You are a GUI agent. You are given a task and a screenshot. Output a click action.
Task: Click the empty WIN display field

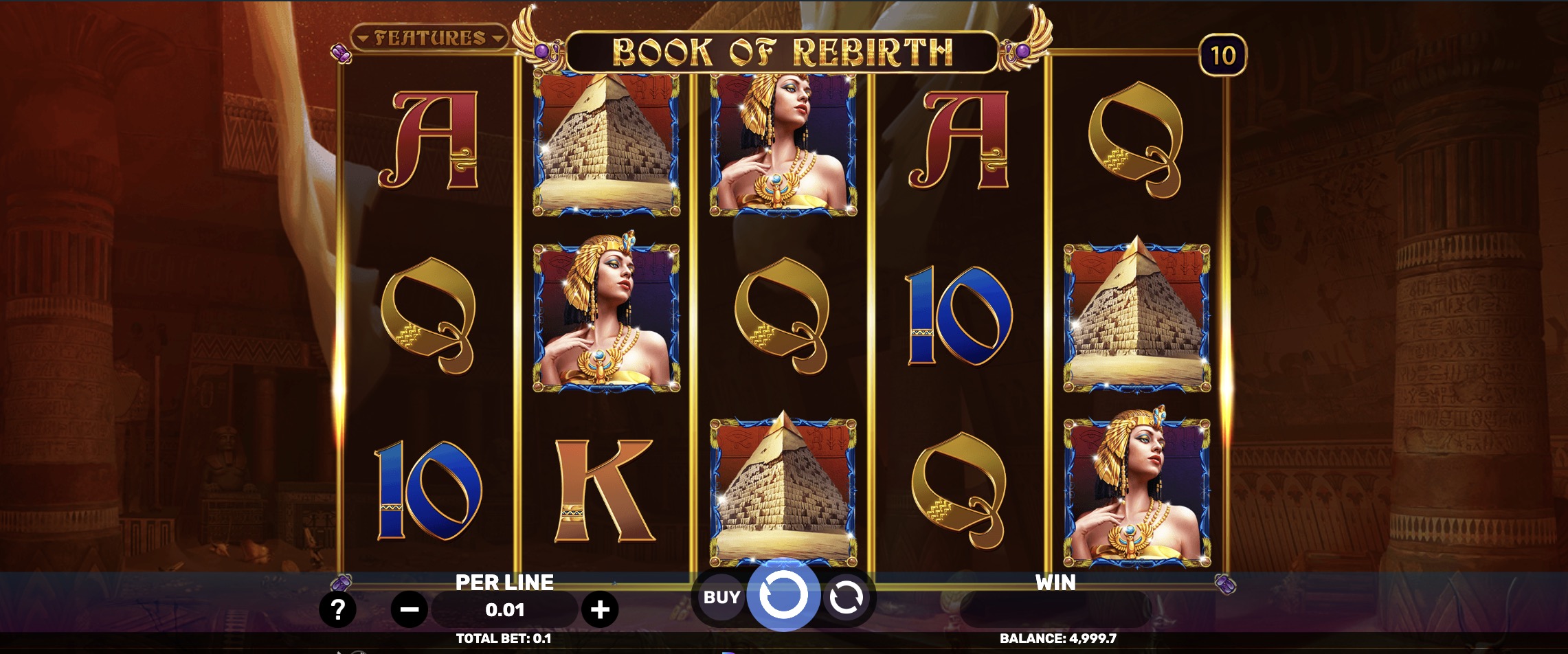point(1058,607)
